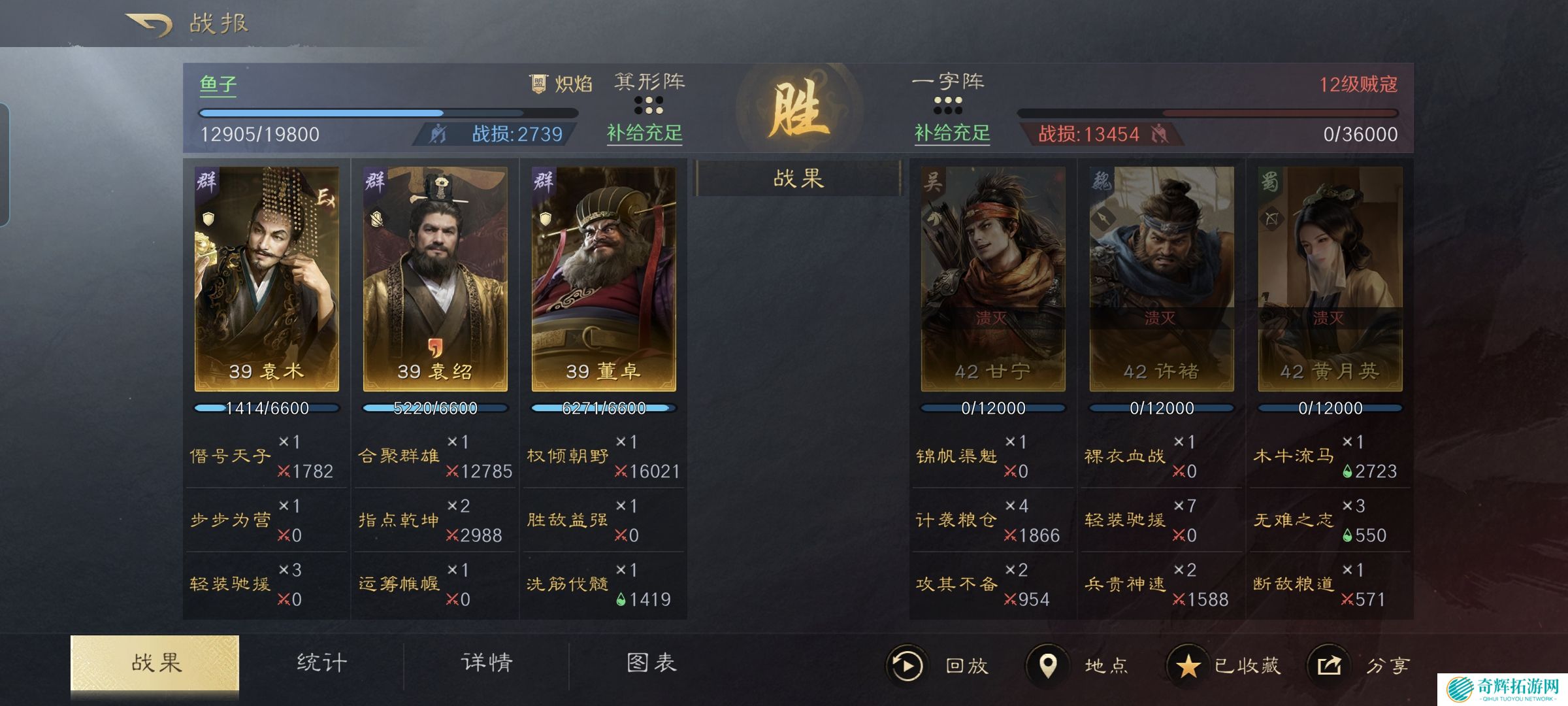
Task: Inspect the 僭号天子 skill entry
Action: tap(230, 456)
